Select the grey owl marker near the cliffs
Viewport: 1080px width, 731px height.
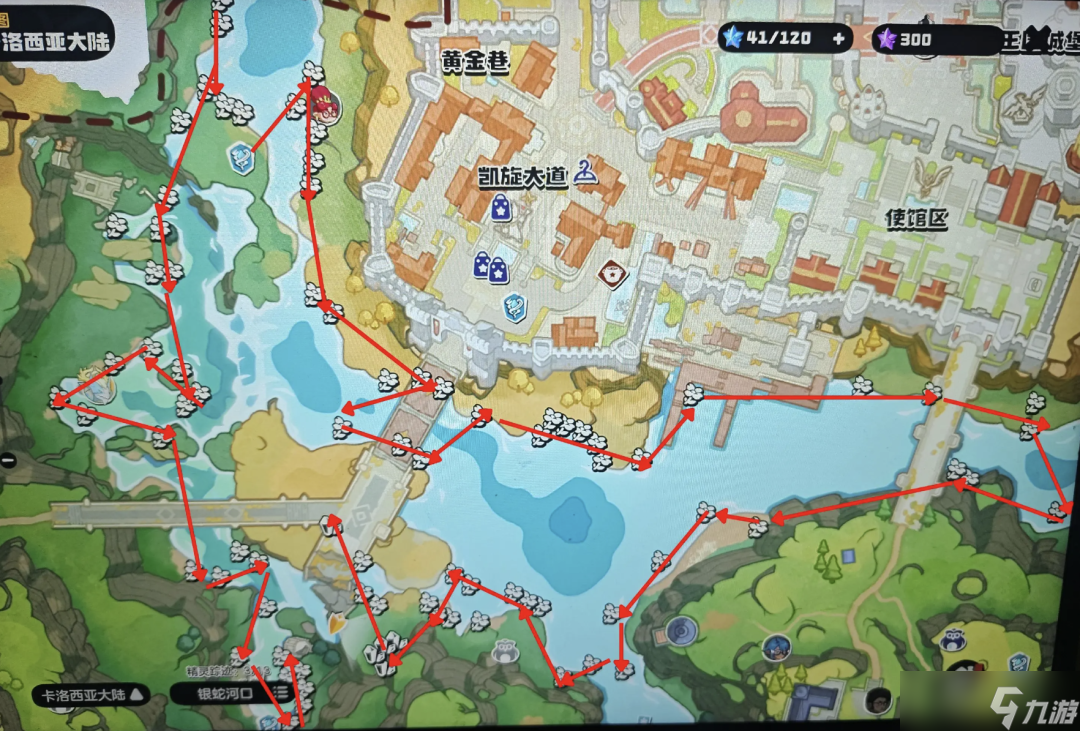coord(504,653)
